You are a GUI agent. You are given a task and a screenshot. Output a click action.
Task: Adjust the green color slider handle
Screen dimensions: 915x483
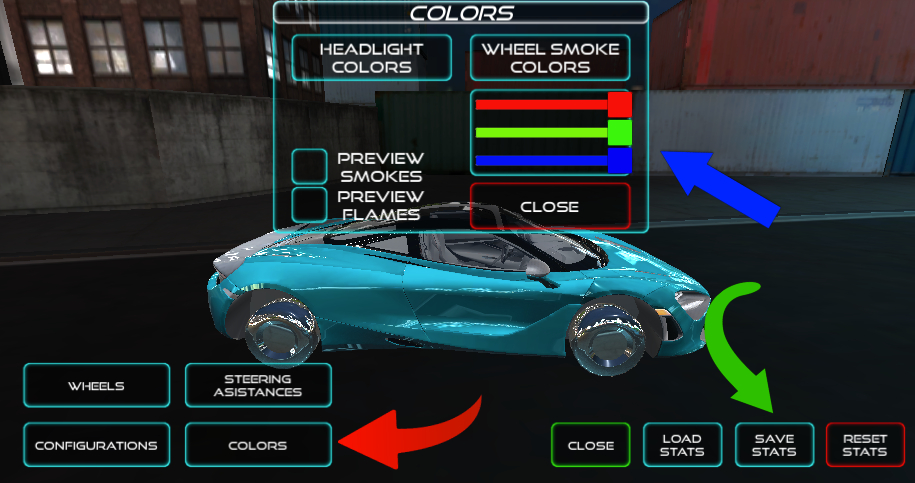[x=620, y=132]
